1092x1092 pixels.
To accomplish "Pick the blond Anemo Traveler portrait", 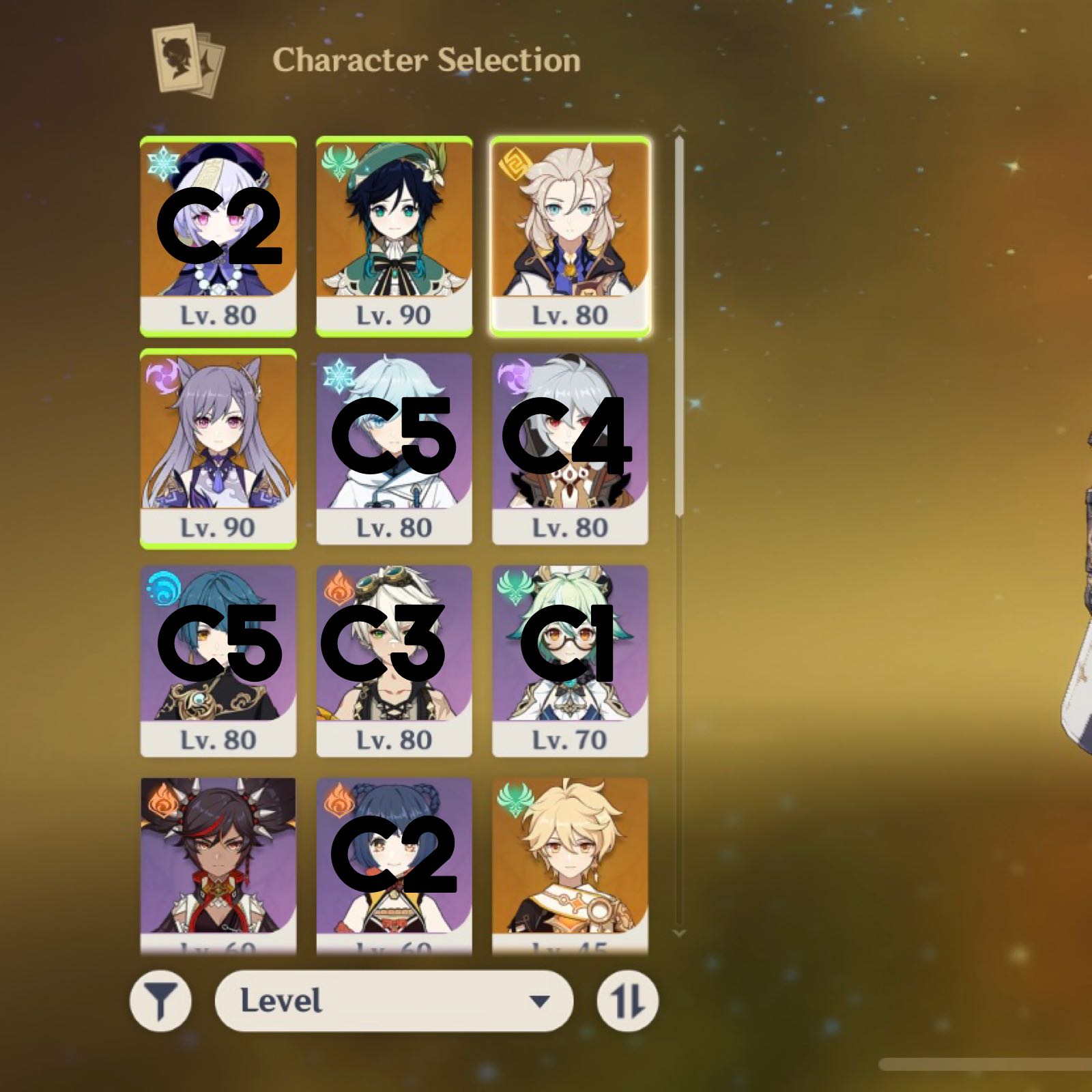I will pos(570,863).
